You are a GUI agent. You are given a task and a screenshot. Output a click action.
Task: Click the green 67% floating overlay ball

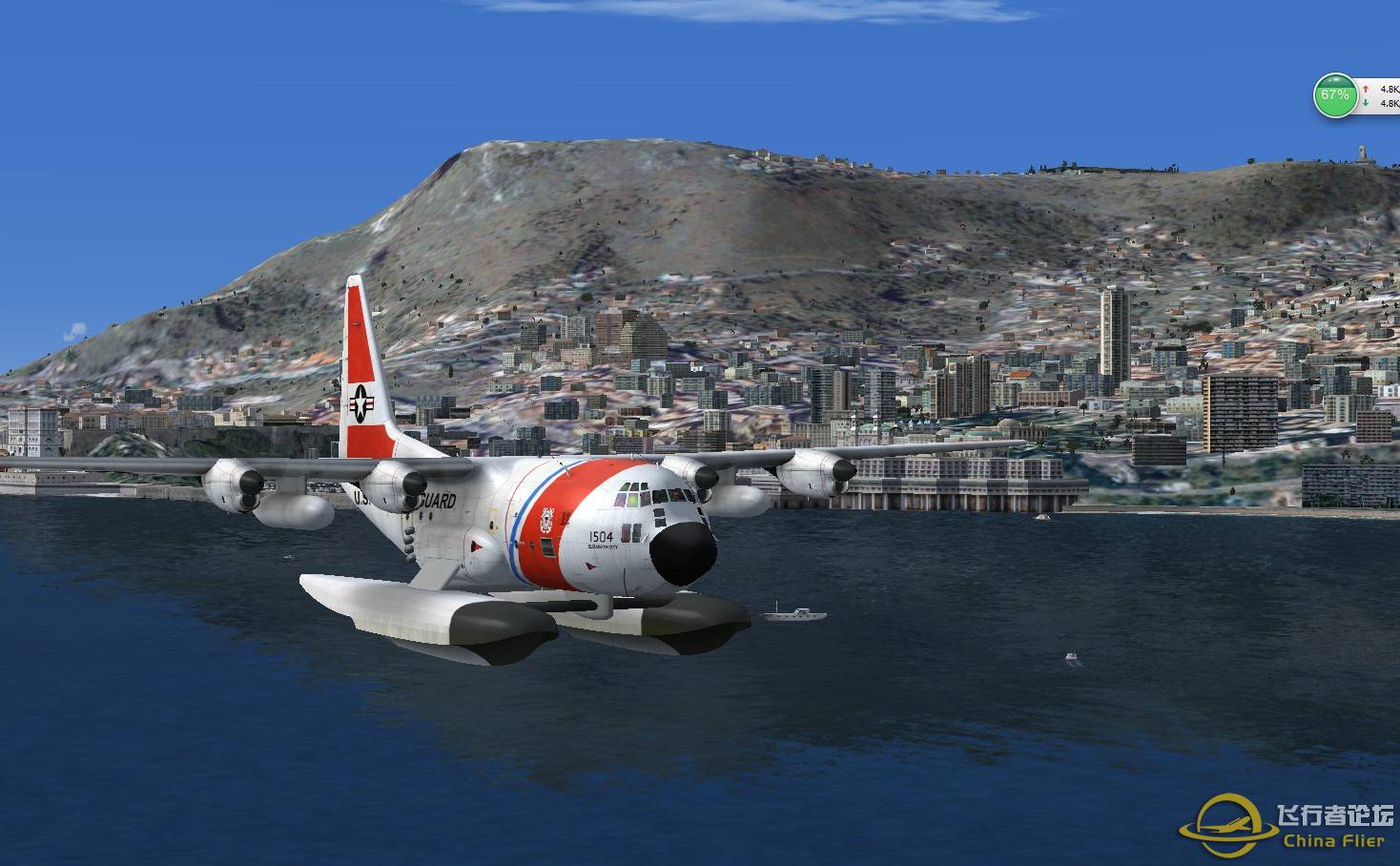1333,95
